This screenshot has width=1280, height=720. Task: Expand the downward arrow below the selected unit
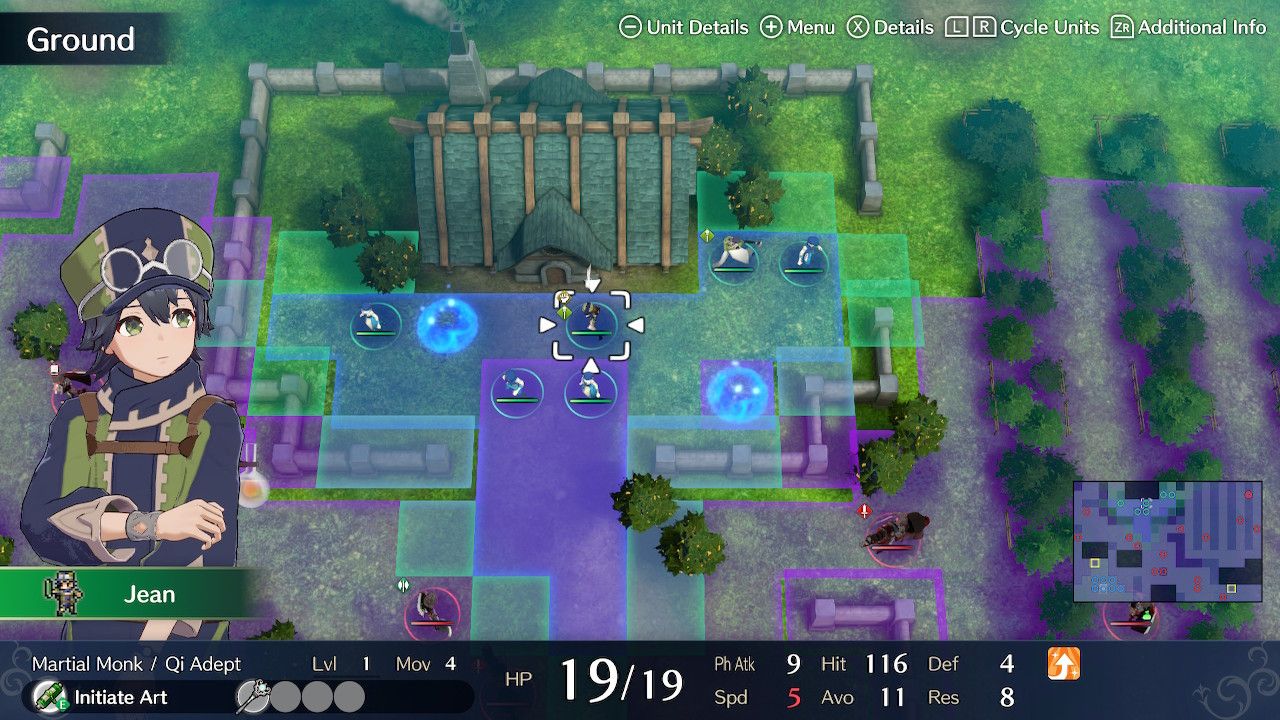(590, 365)
